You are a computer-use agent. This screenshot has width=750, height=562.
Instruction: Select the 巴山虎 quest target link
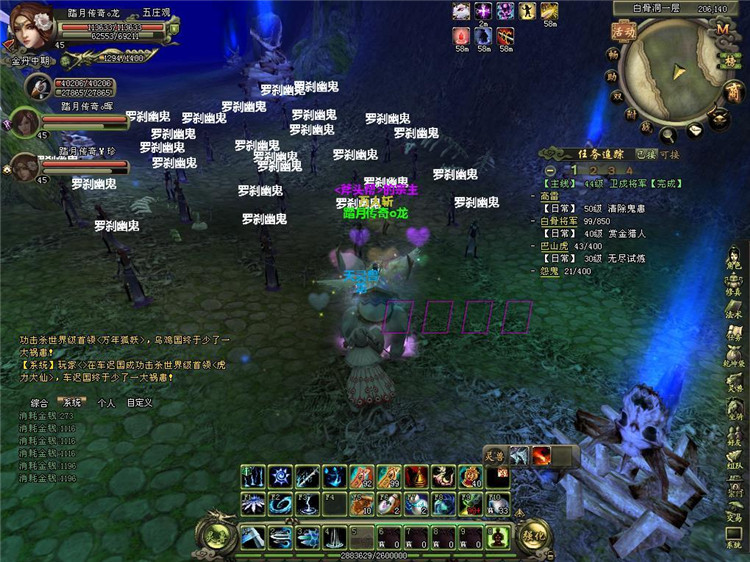pyautogui.click(x=554, y=246)
